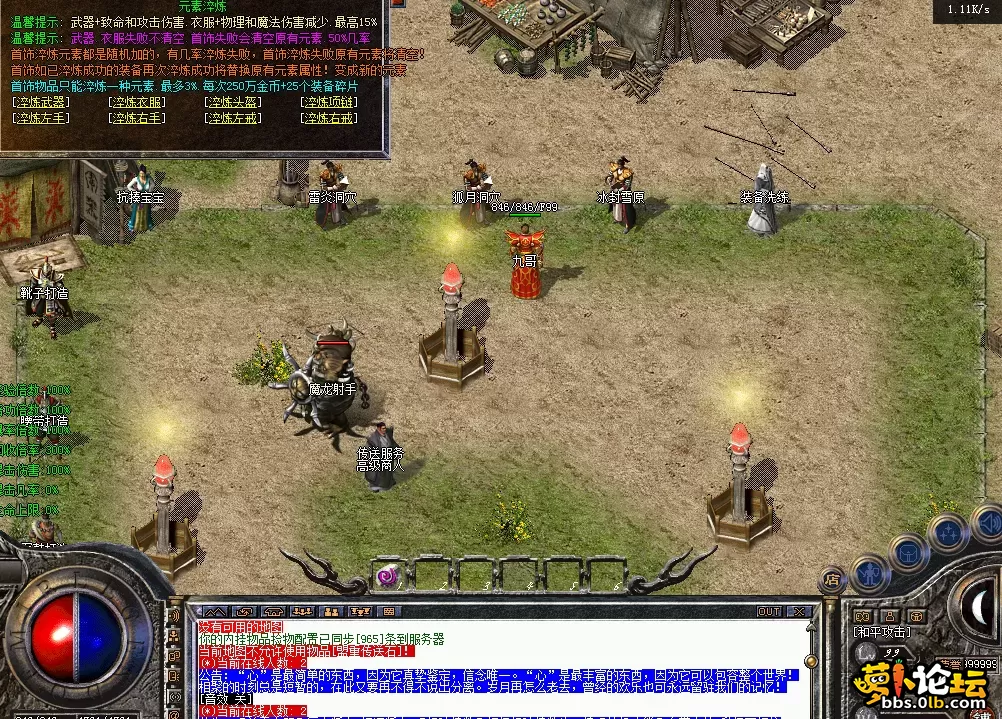
Task: Select the 淬炼右戒 option
Action: pos(329,117)
